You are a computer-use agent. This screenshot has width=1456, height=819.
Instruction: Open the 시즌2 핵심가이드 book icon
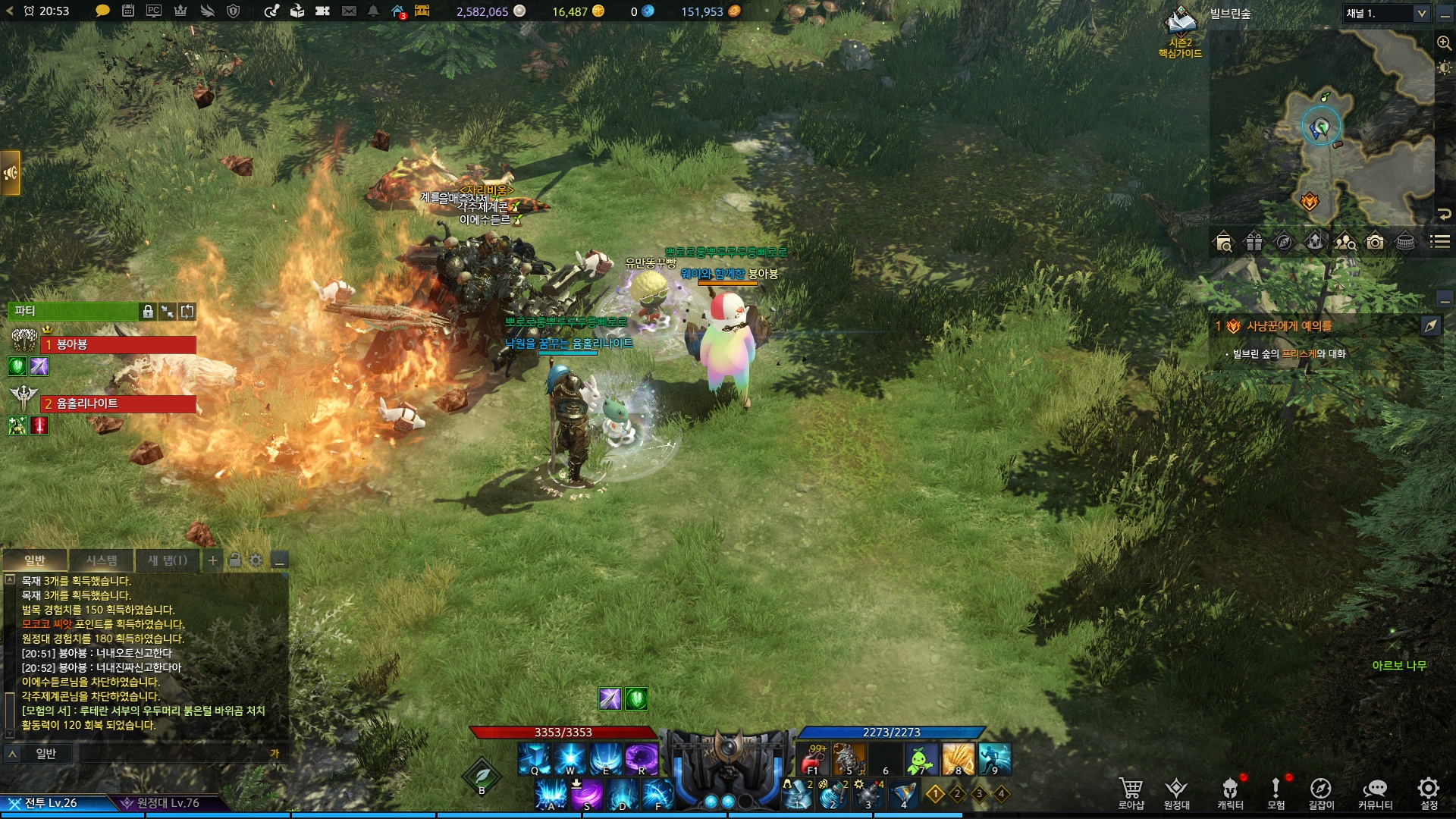[x=1180, y=23]
